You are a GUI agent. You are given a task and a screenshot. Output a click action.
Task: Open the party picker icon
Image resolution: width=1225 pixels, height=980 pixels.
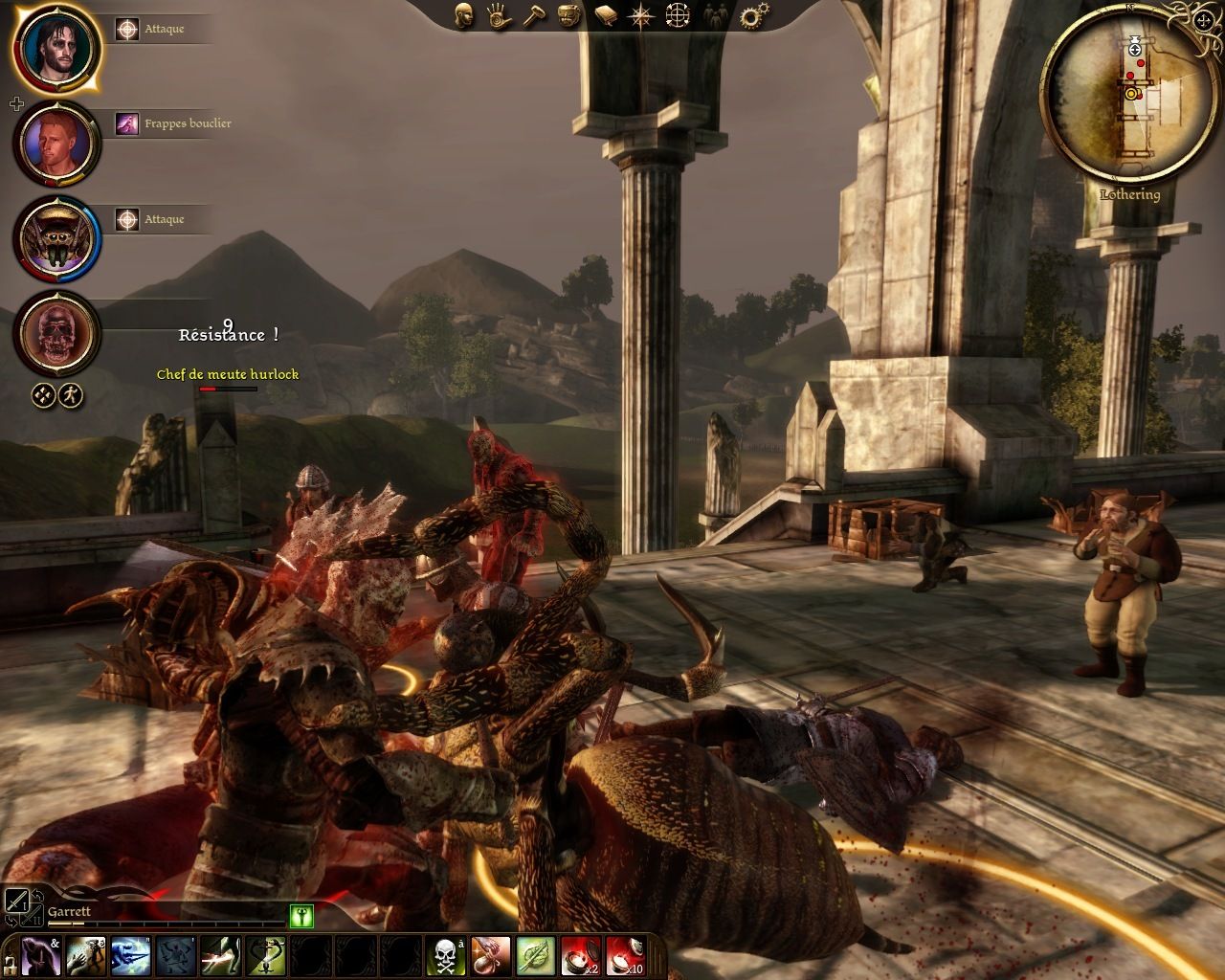click(713, 16)
